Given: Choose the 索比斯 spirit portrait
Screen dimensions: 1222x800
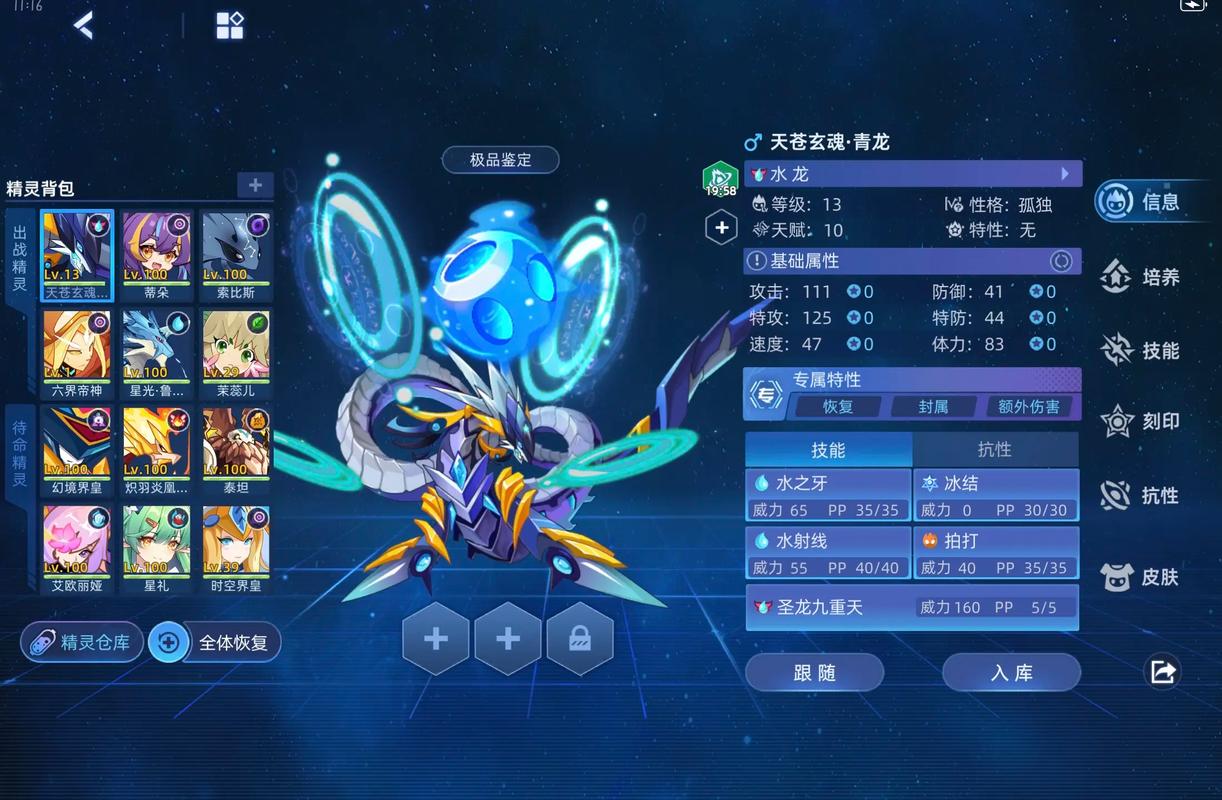Looking at the screenshot, I should point(236,254).
